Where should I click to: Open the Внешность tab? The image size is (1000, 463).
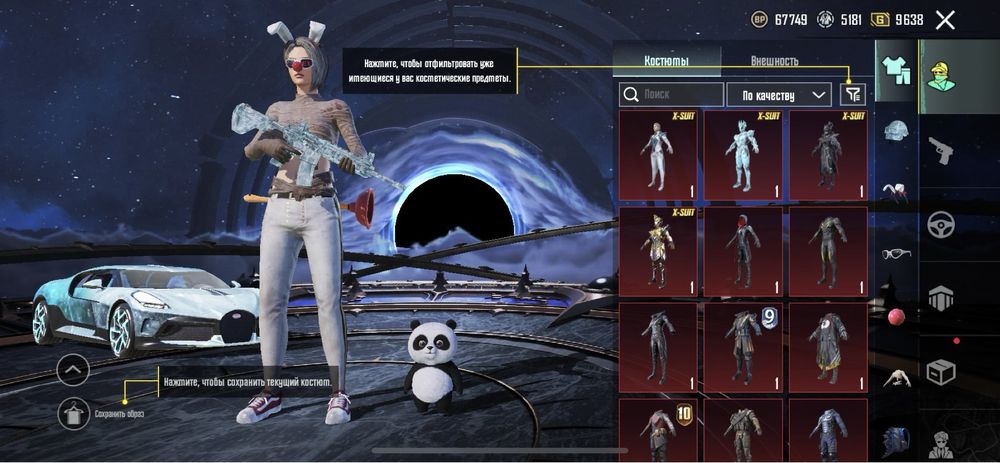(x=774, y=61)
